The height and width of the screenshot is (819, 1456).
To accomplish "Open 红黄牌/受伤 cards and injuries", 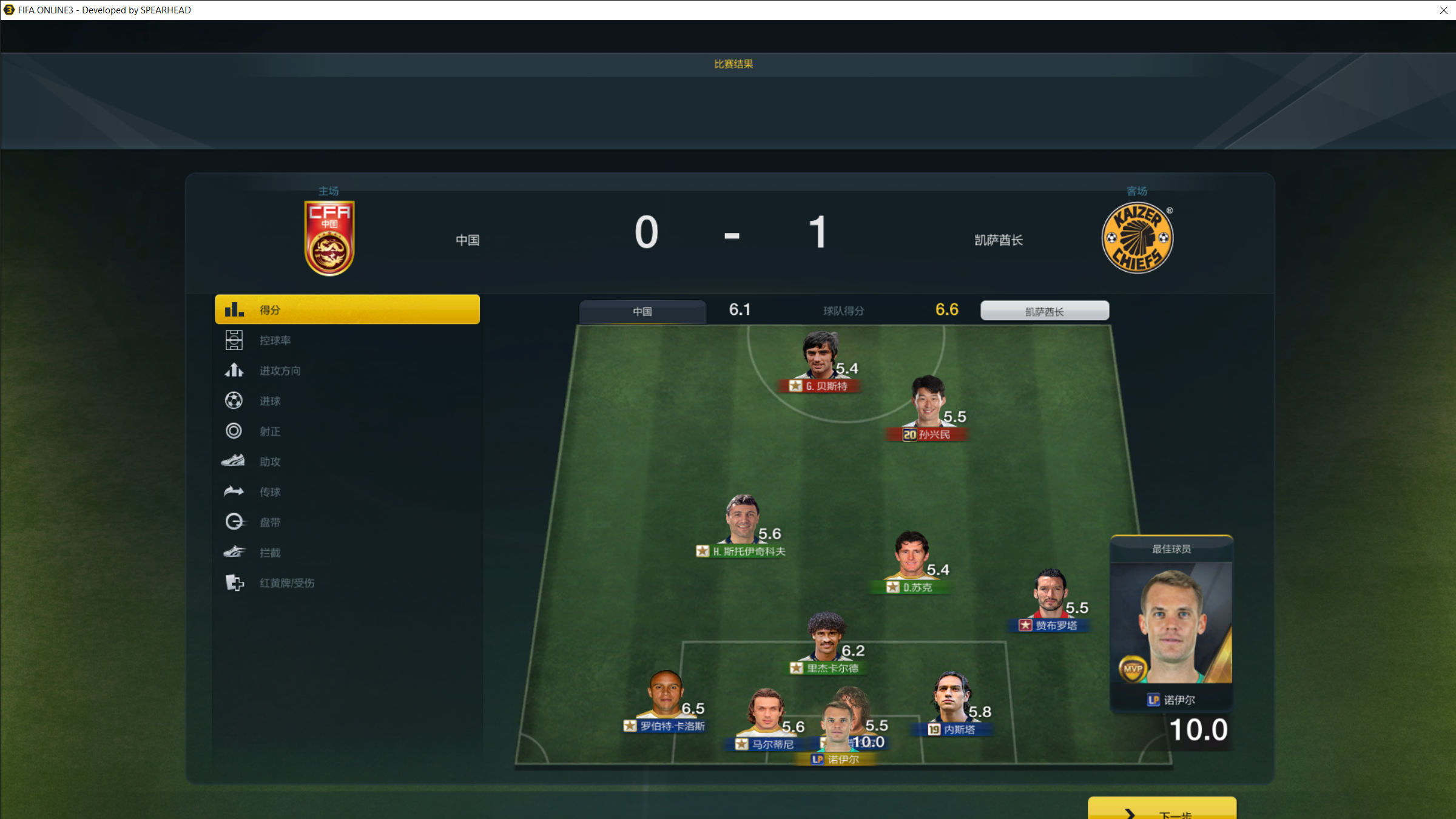I will 286,583.
